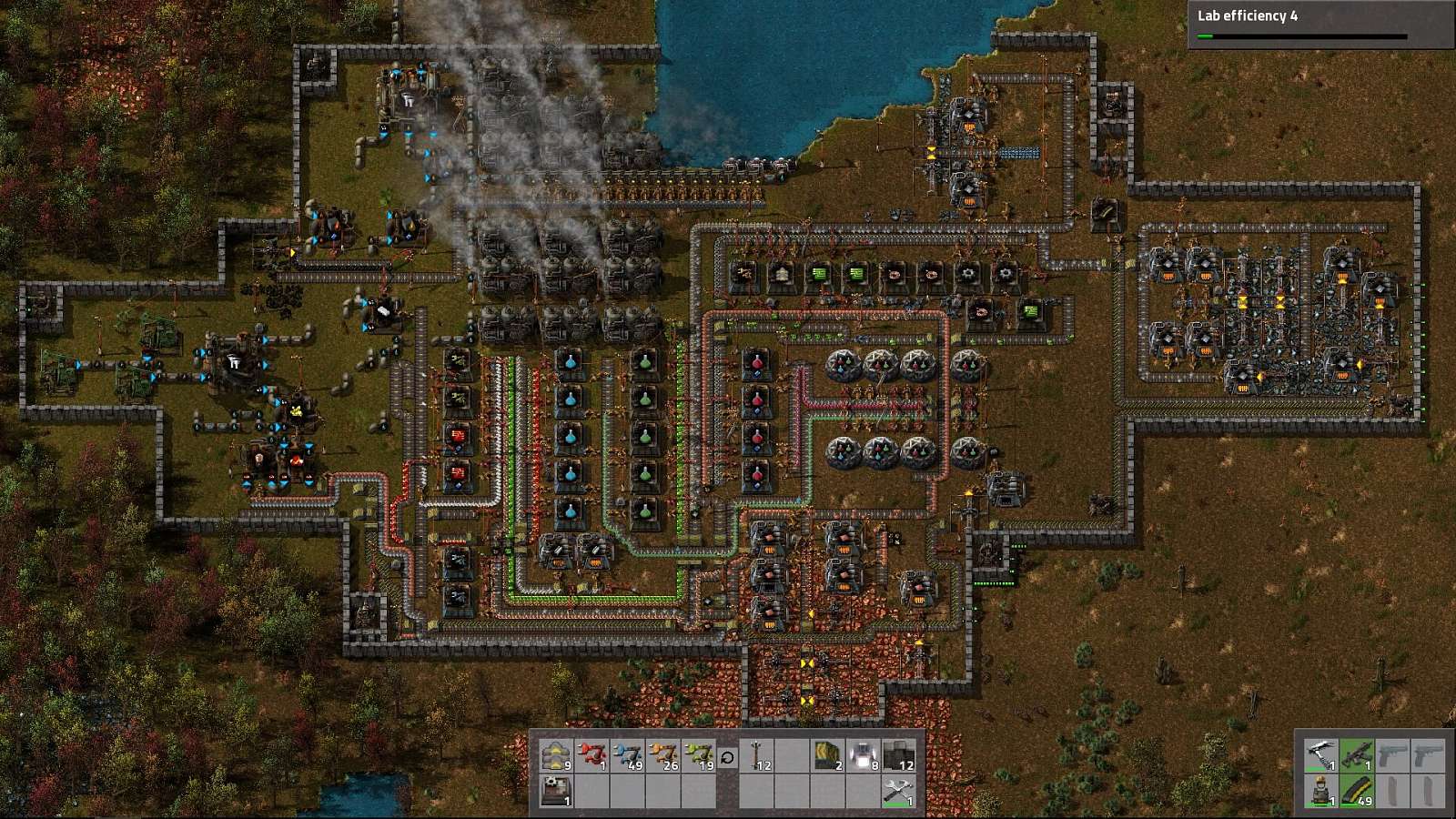Grab the orange inserter stack of 26
This screenshot has height=819, width=1456.
tap(662, 753)
